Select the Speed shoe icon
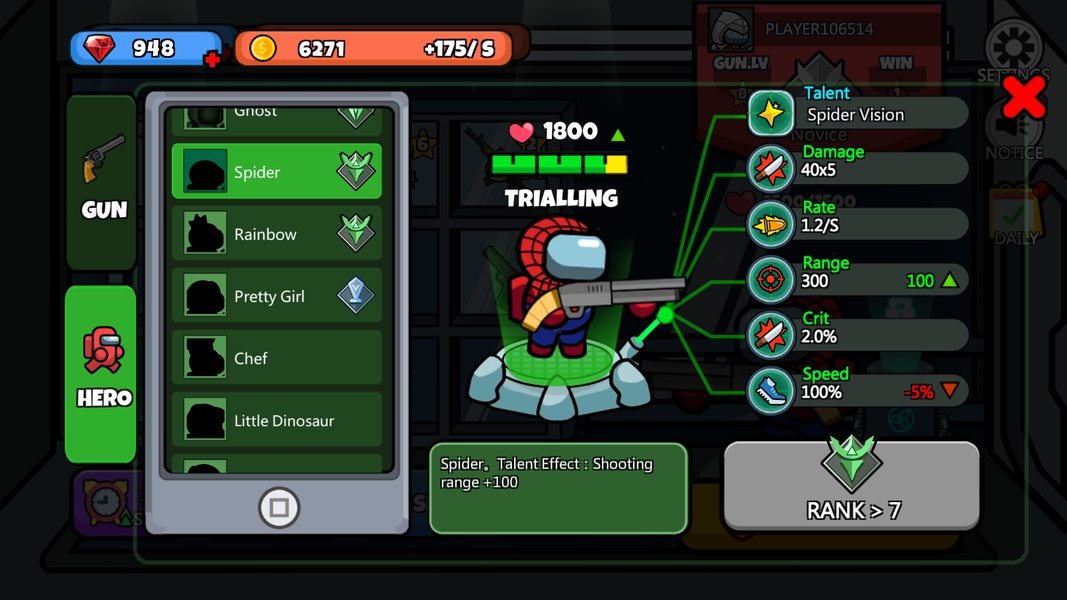The width and height of the screenshot is (1067, 600). coord(771,391)
